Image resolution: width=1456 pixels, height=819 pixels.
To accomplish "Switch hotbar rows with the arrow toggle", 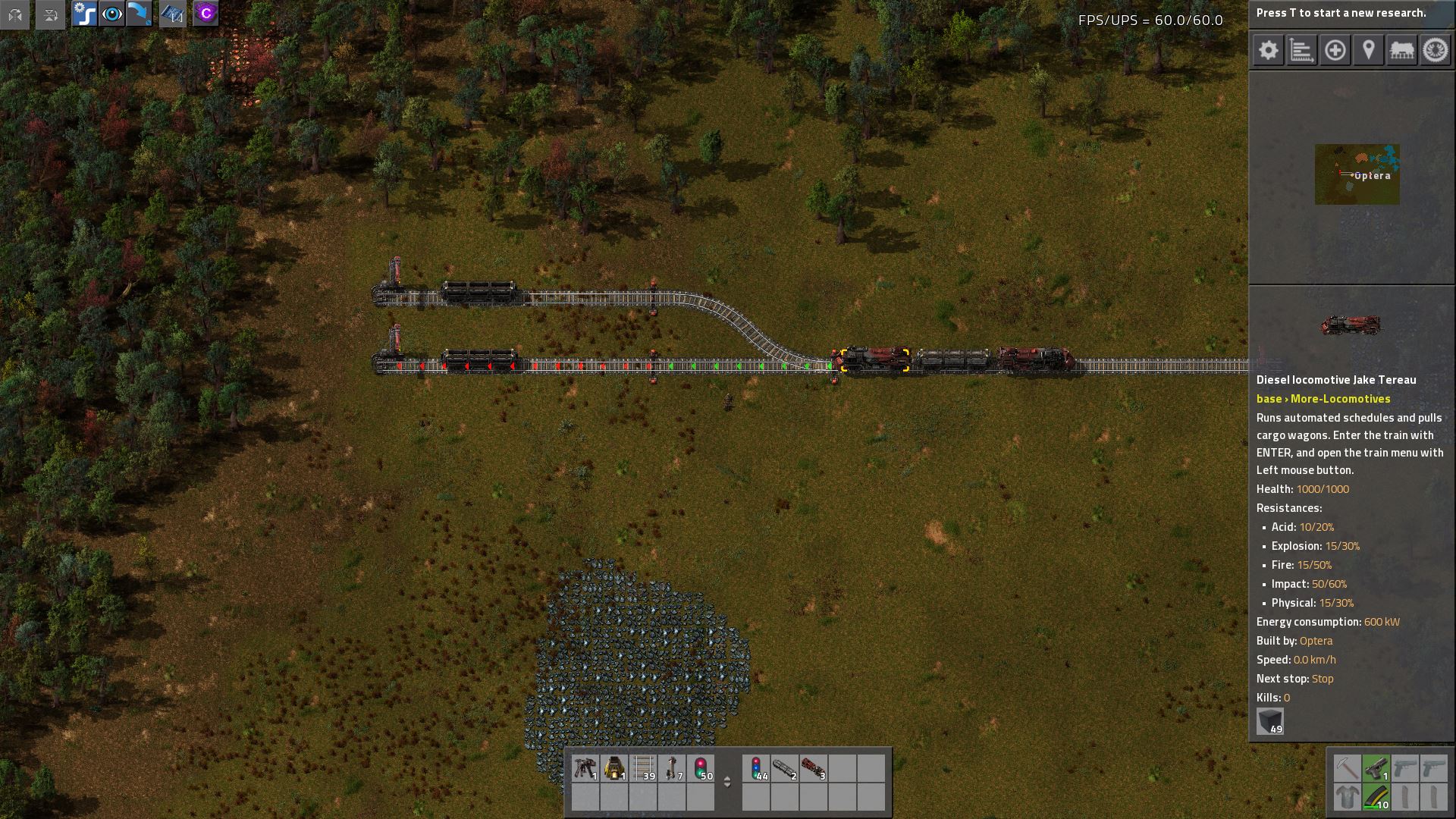I will click(x=727, y=782).
